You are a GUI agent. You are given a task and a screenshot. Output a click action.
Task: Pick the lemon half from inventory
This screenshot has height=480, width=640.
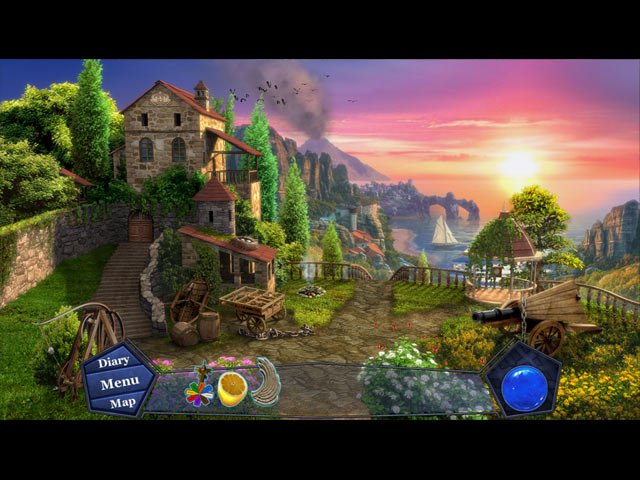point(233,389)
